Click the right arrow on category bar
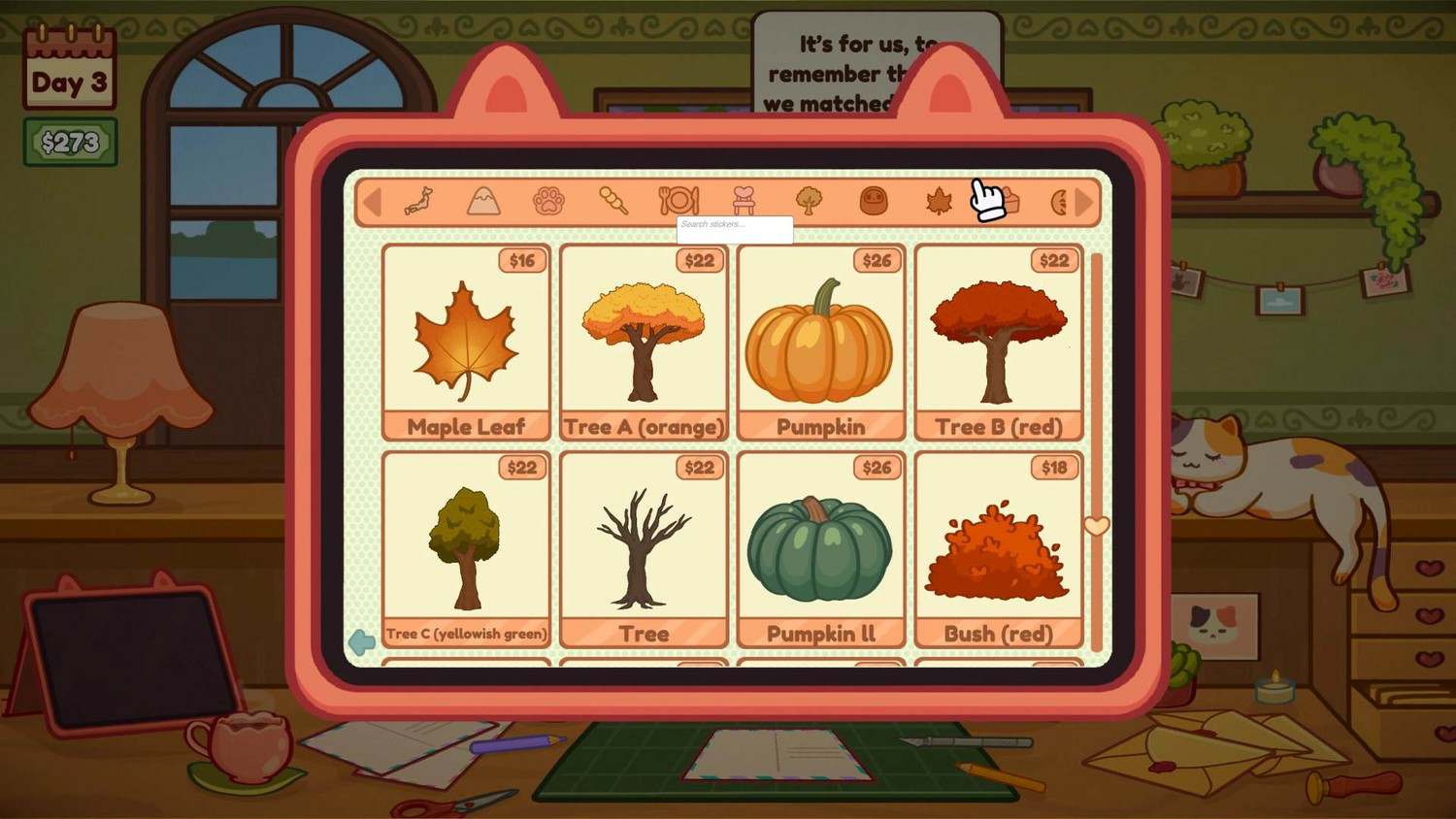Viewport: 1456px width, 819px height. 1085,202
